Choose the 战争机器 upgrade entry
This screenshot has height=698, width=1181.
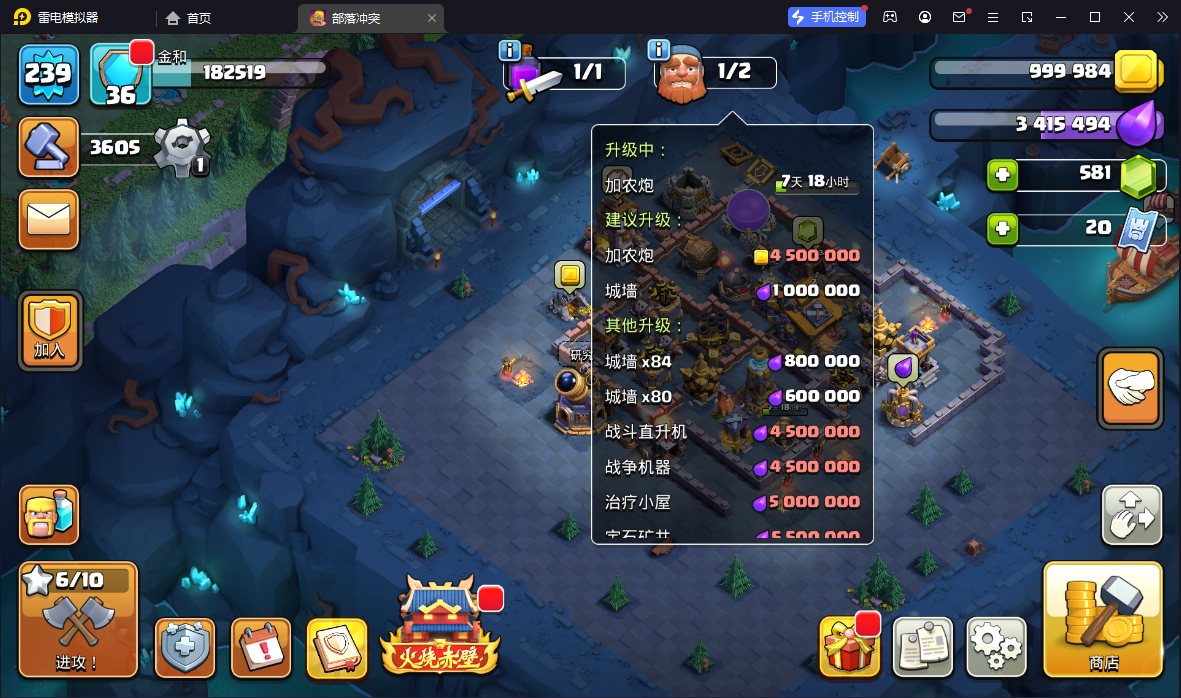pyautogui.click(x=732, y=467)
